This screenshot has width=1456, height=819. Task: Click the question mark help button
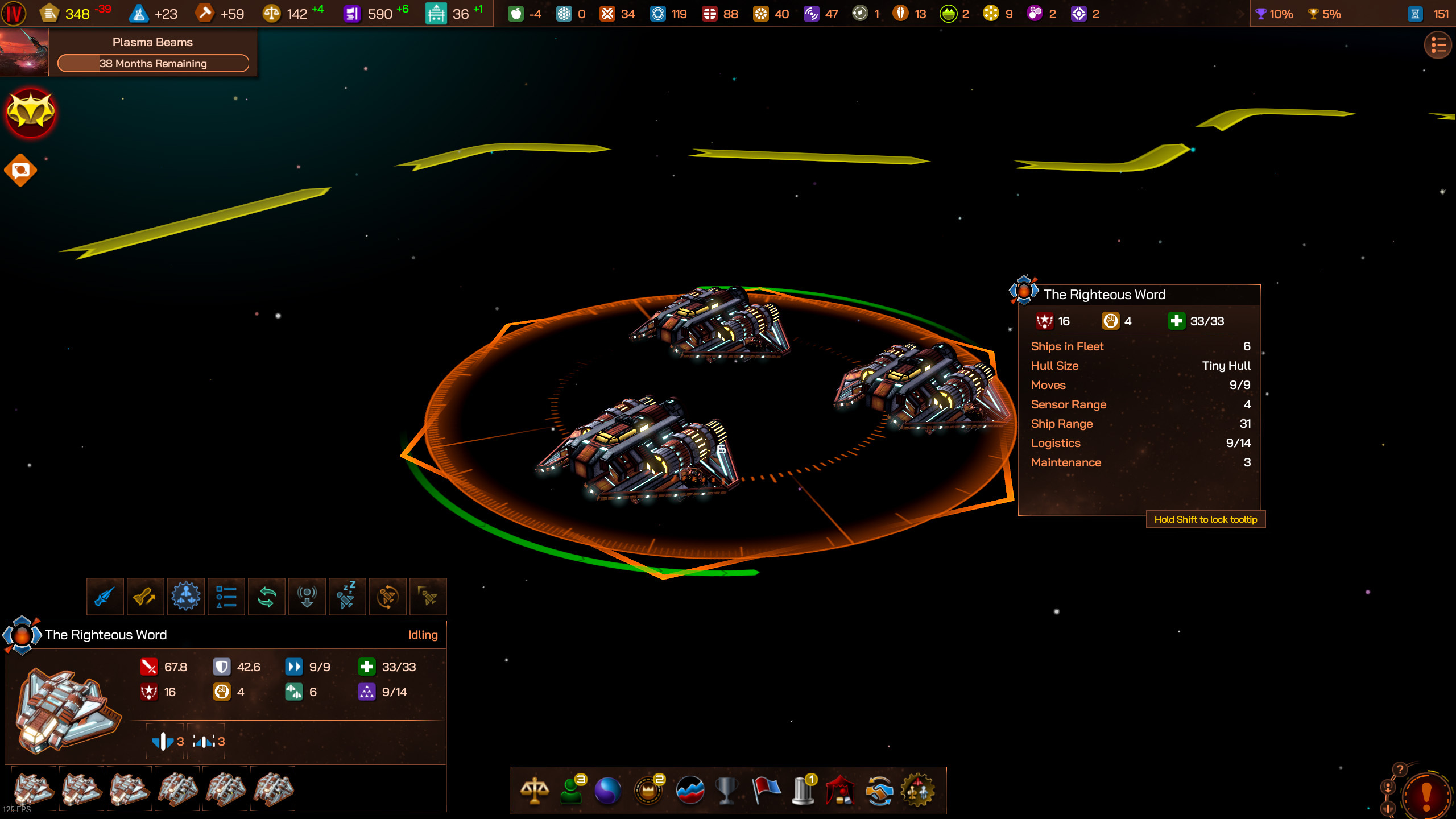[1400, 770]
